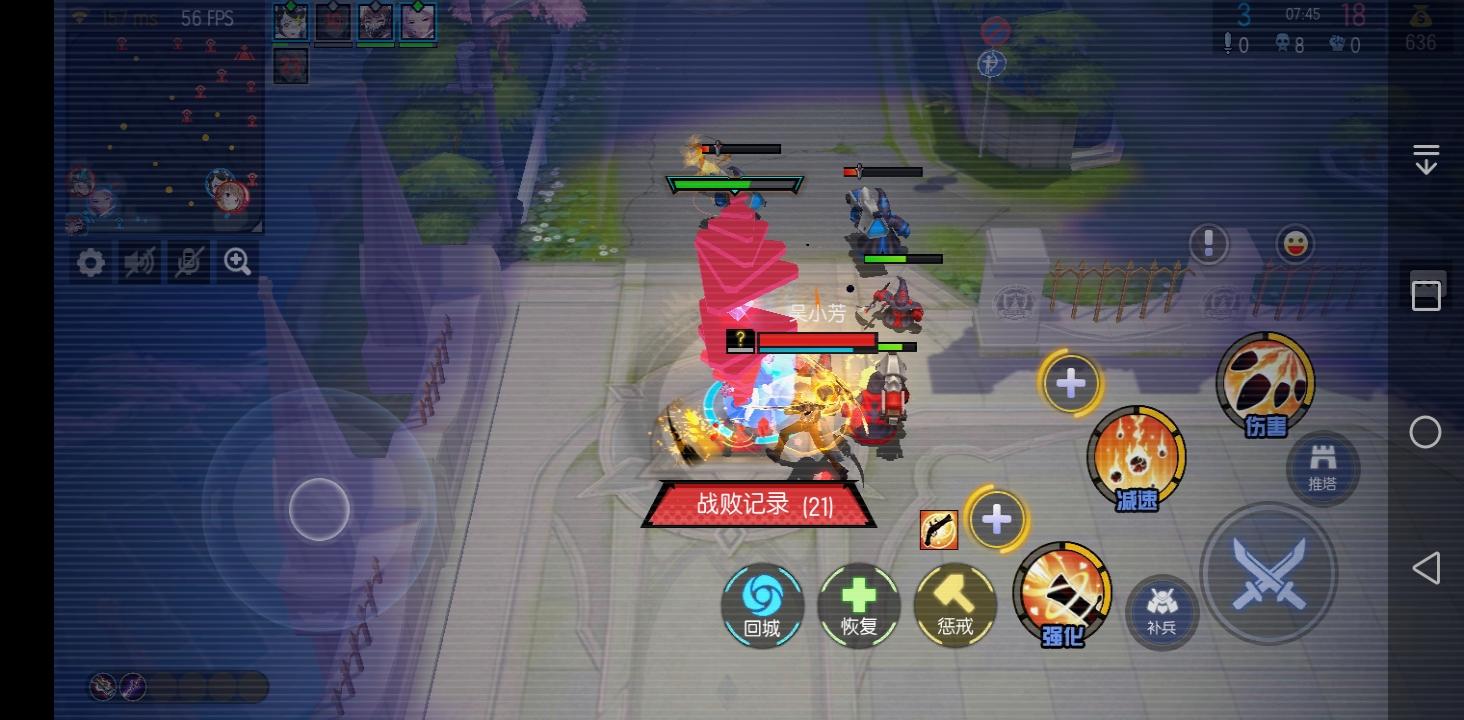This screenshot has height=720, width=1464.
Task: Toggle minimap zoom with magnifier icon
Action: [236, 262]
